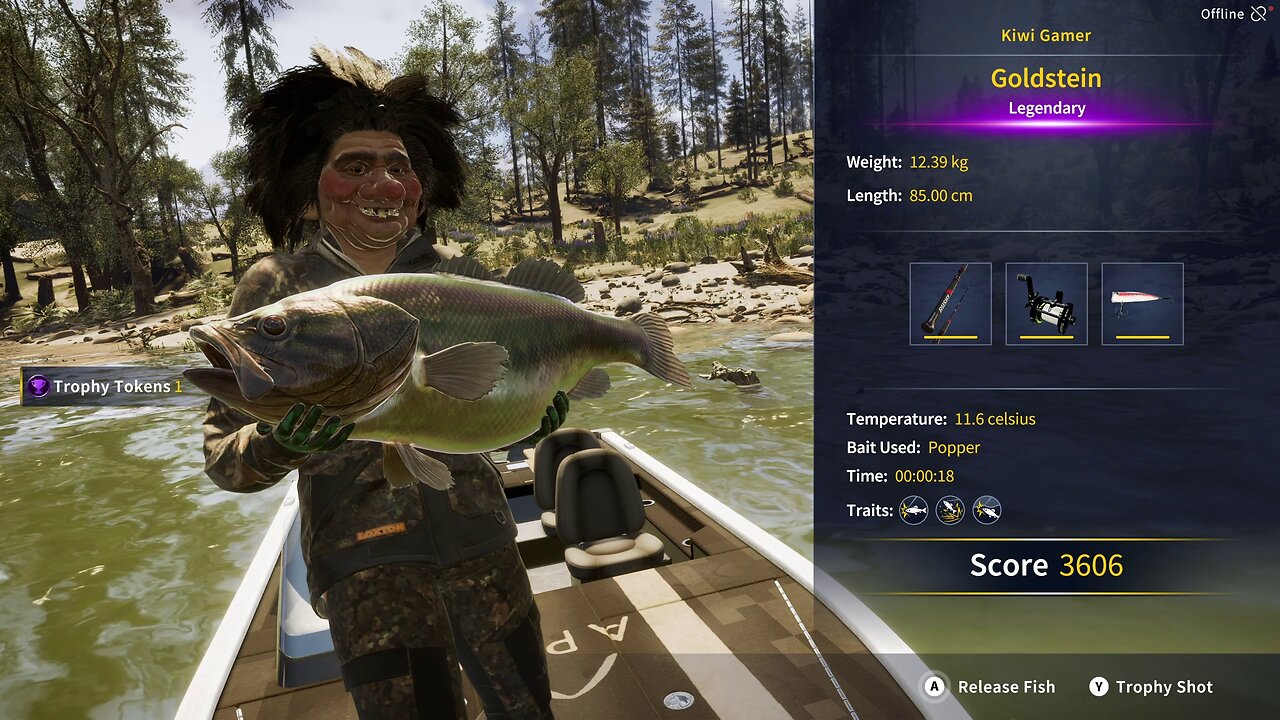Choose the Release Fish option

point(990,687)
